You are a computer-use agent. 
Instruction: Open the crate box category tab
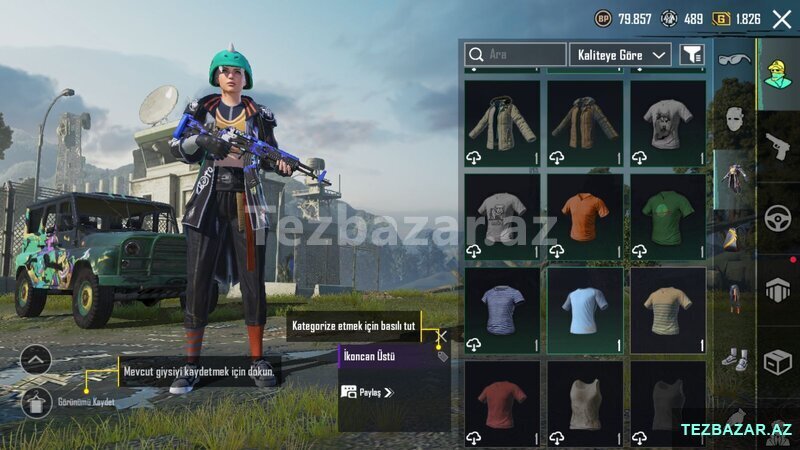pyautogui.click(x=778, y=362)
